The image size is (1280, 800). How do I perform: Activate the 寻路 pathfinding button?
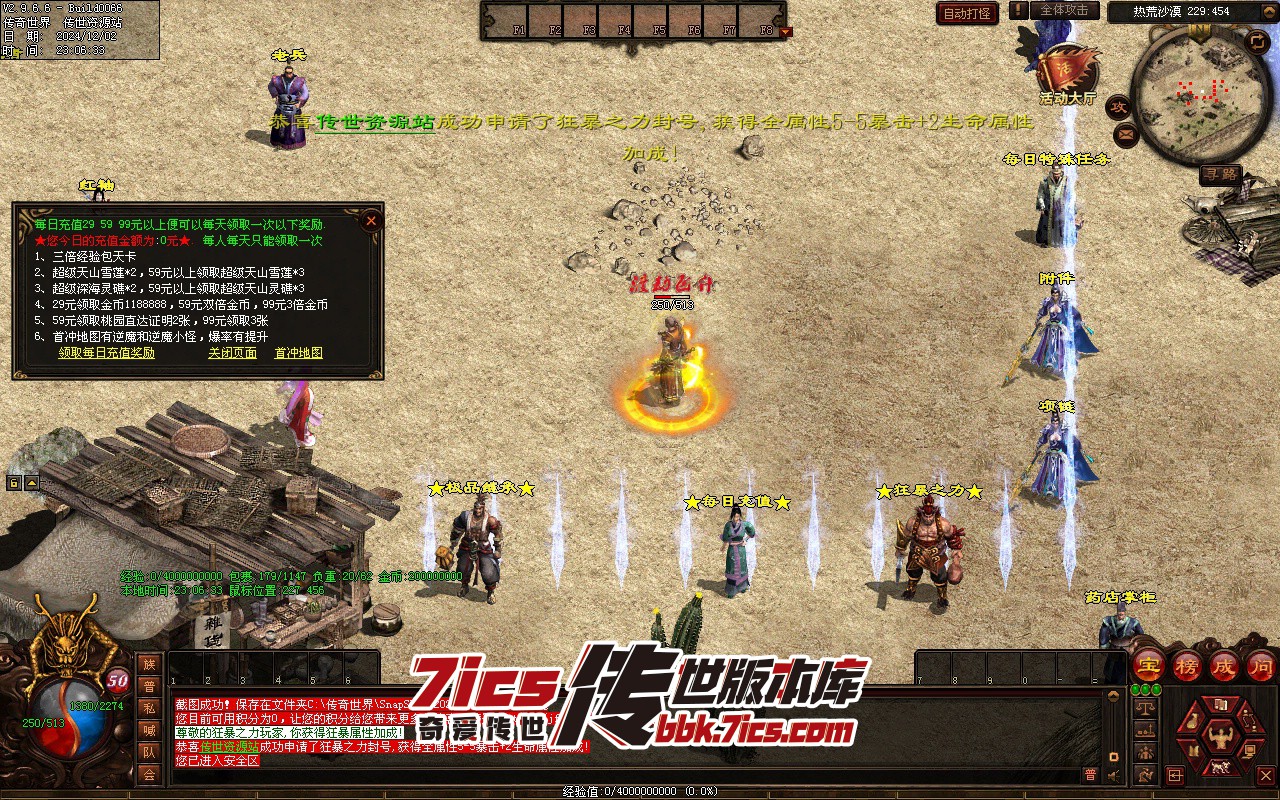(x=1221, y=174)
